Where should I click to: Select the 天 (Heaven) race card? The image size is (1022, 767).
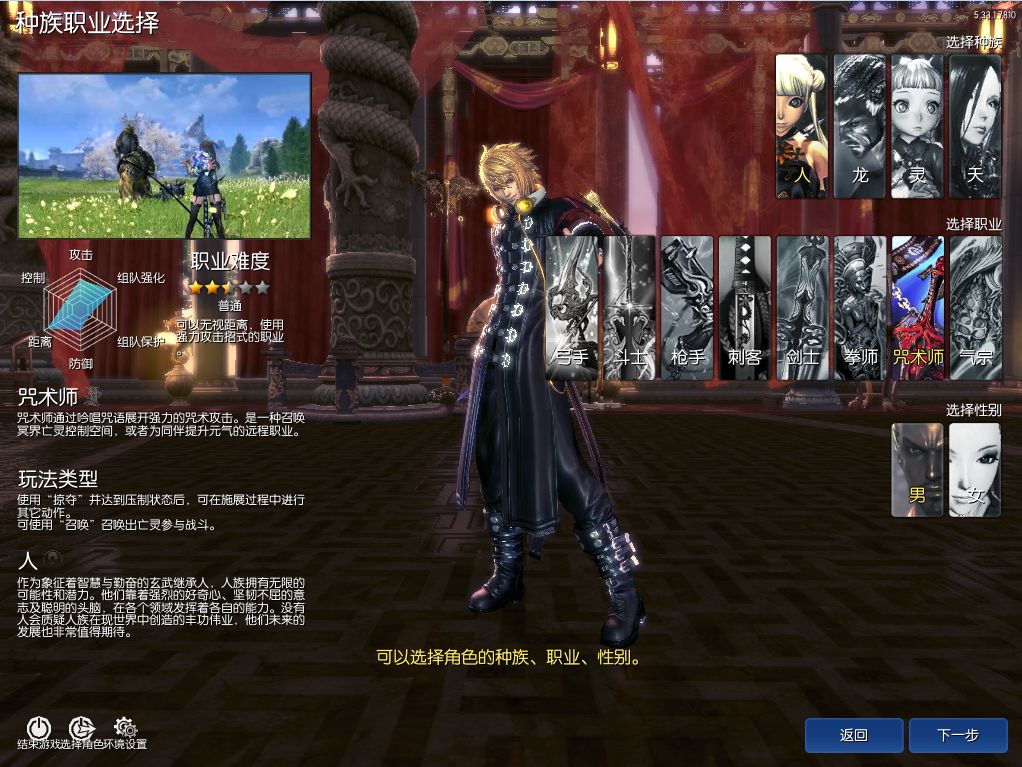pyautogui.click(x=975, y=125)
